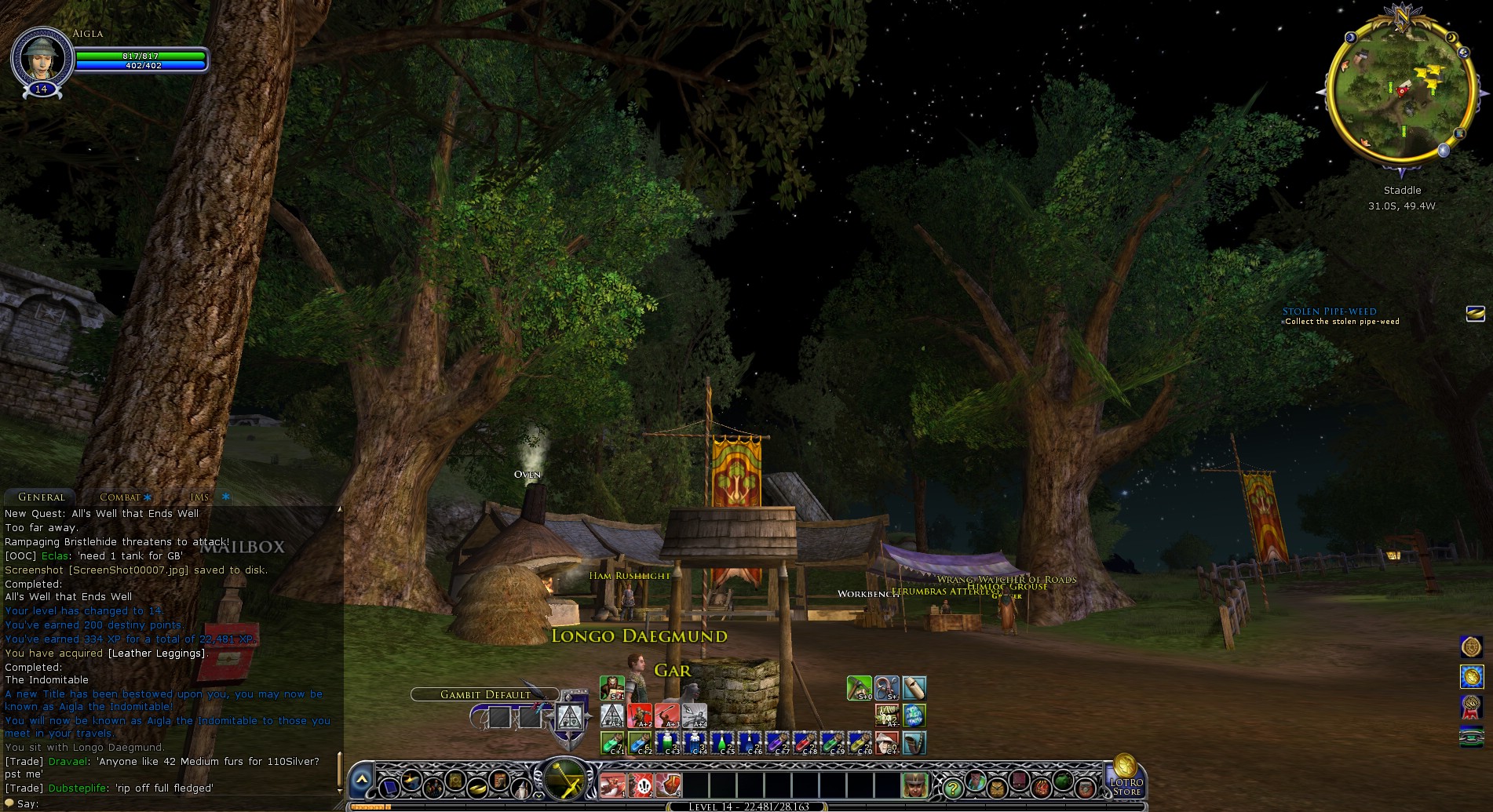Image resolution: width=1493 pixels, height=812 pixels.
Task: Open the help question mark button
Action: point(952,787)
